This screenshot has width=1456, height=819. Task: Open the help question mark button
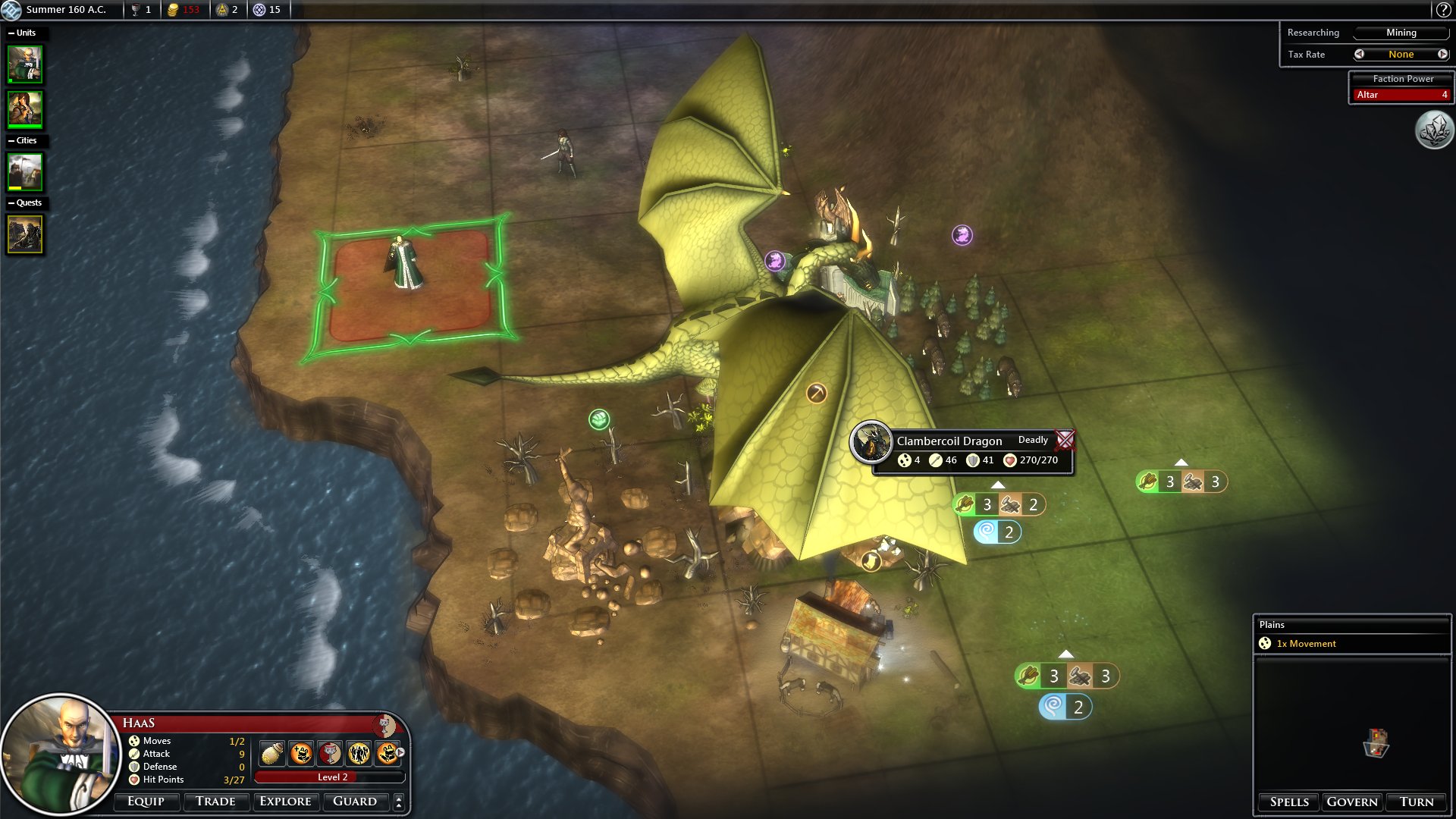click(x=1443, y=10)
